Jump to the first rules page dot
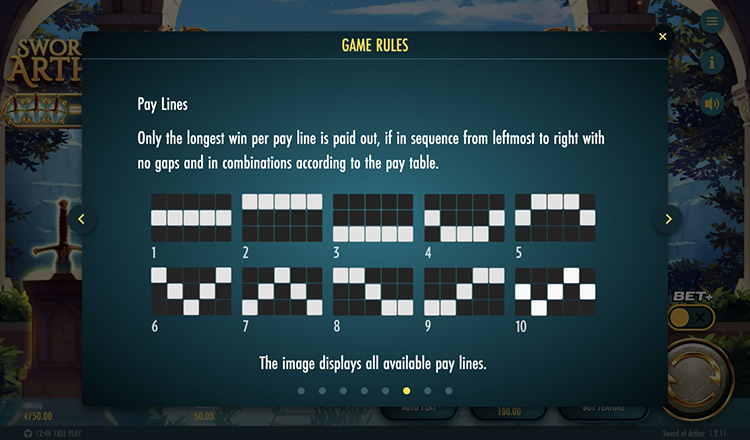Screen dimensions: 750x440 click(300, 391)
